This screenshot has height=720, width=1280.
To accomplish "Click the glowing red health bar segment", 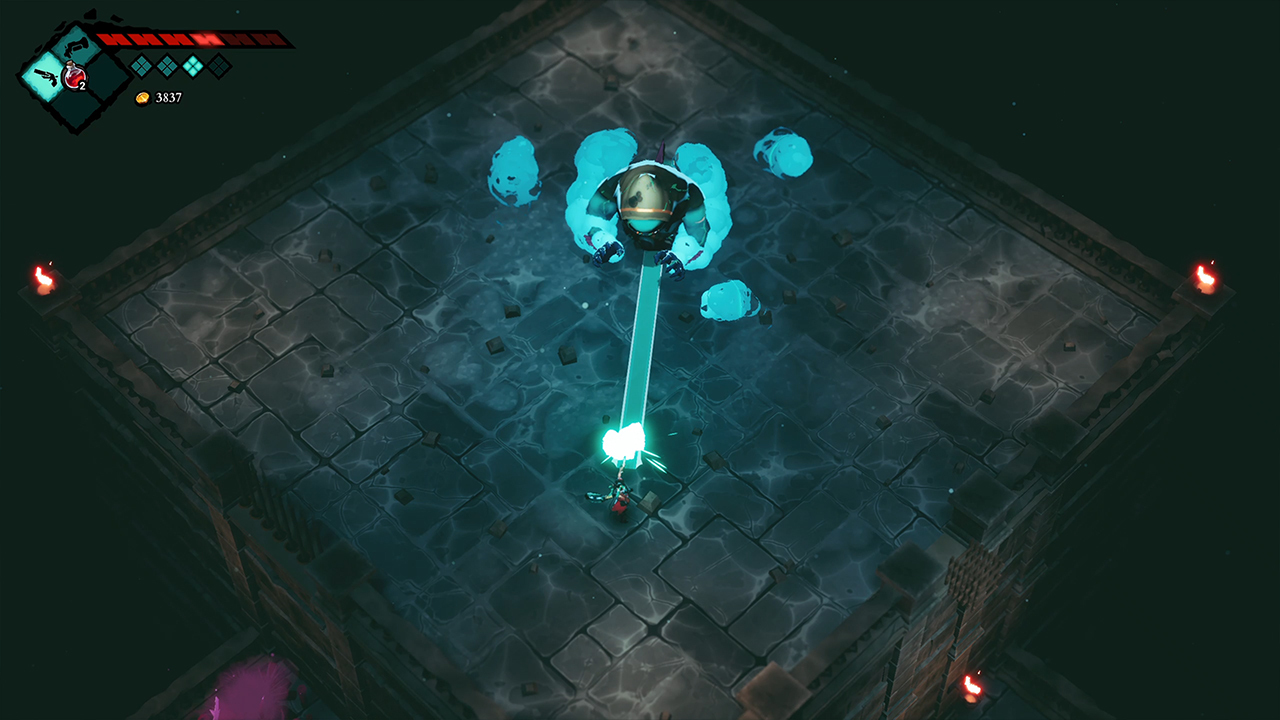I will [206, 39].
